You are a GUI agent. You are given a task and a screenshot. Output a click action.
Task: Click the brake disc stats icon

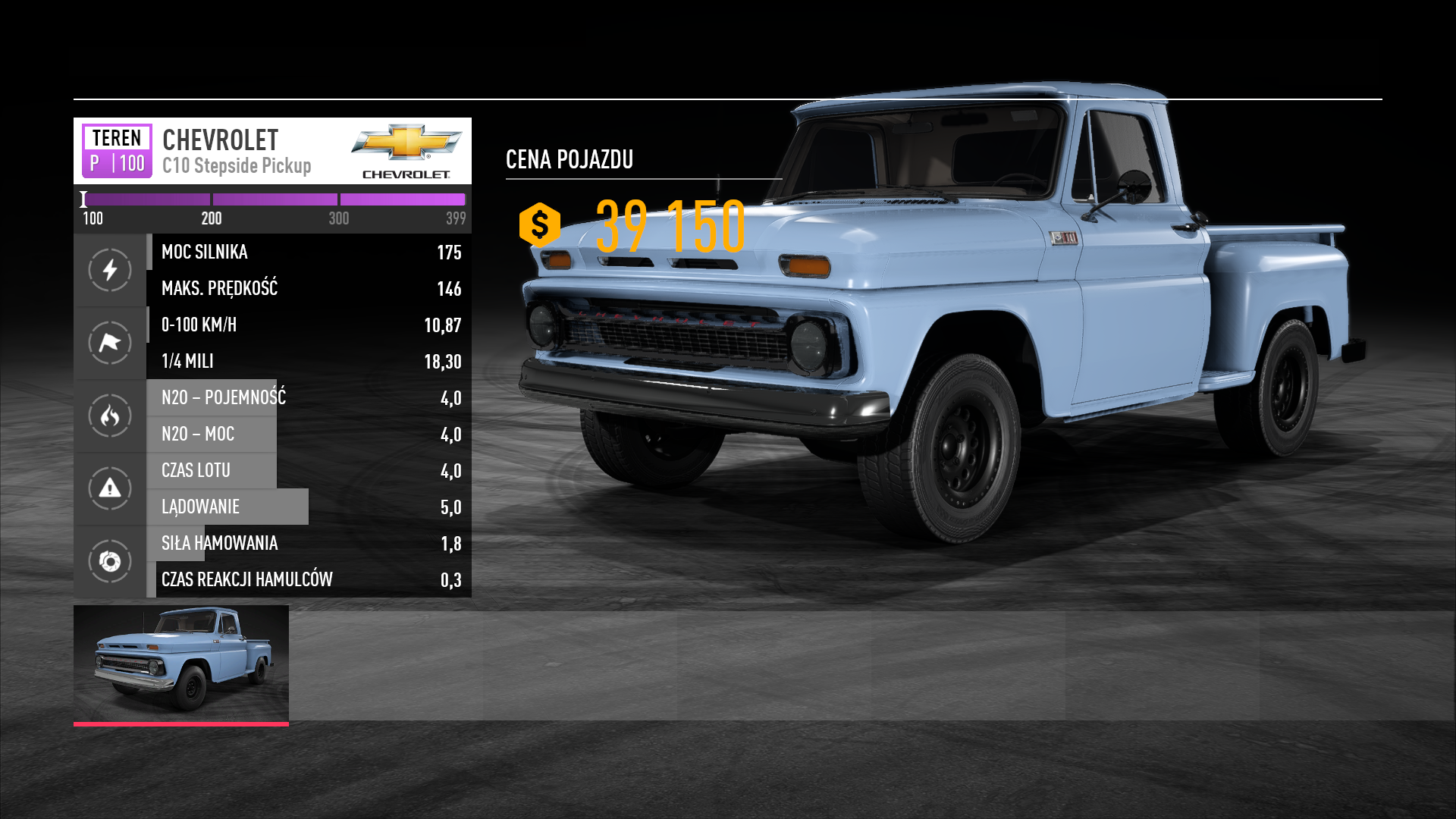click(x=110, y=561)
